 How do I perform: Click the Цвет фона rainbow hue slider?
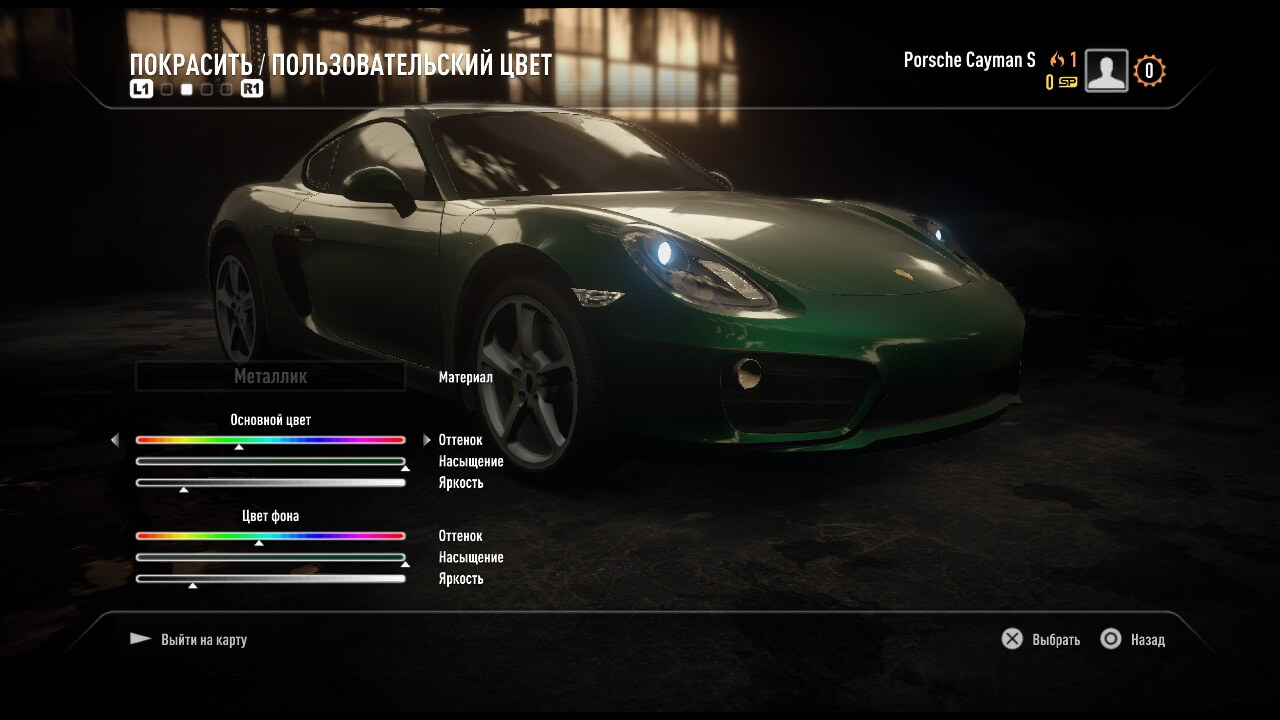coord(270,536)
